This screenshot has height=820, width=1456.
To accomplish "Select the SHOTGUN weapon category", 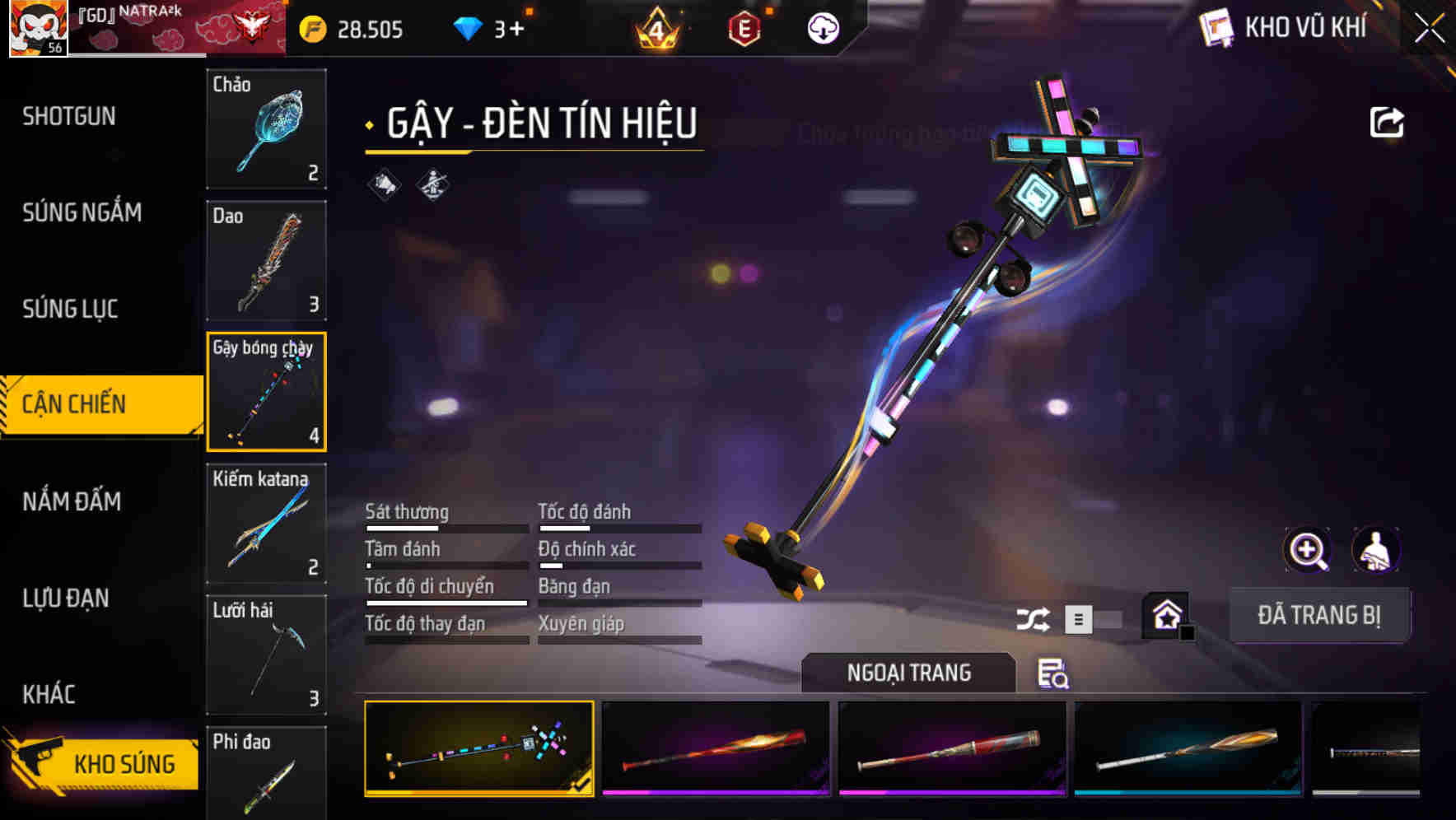I will pos(69,116).
